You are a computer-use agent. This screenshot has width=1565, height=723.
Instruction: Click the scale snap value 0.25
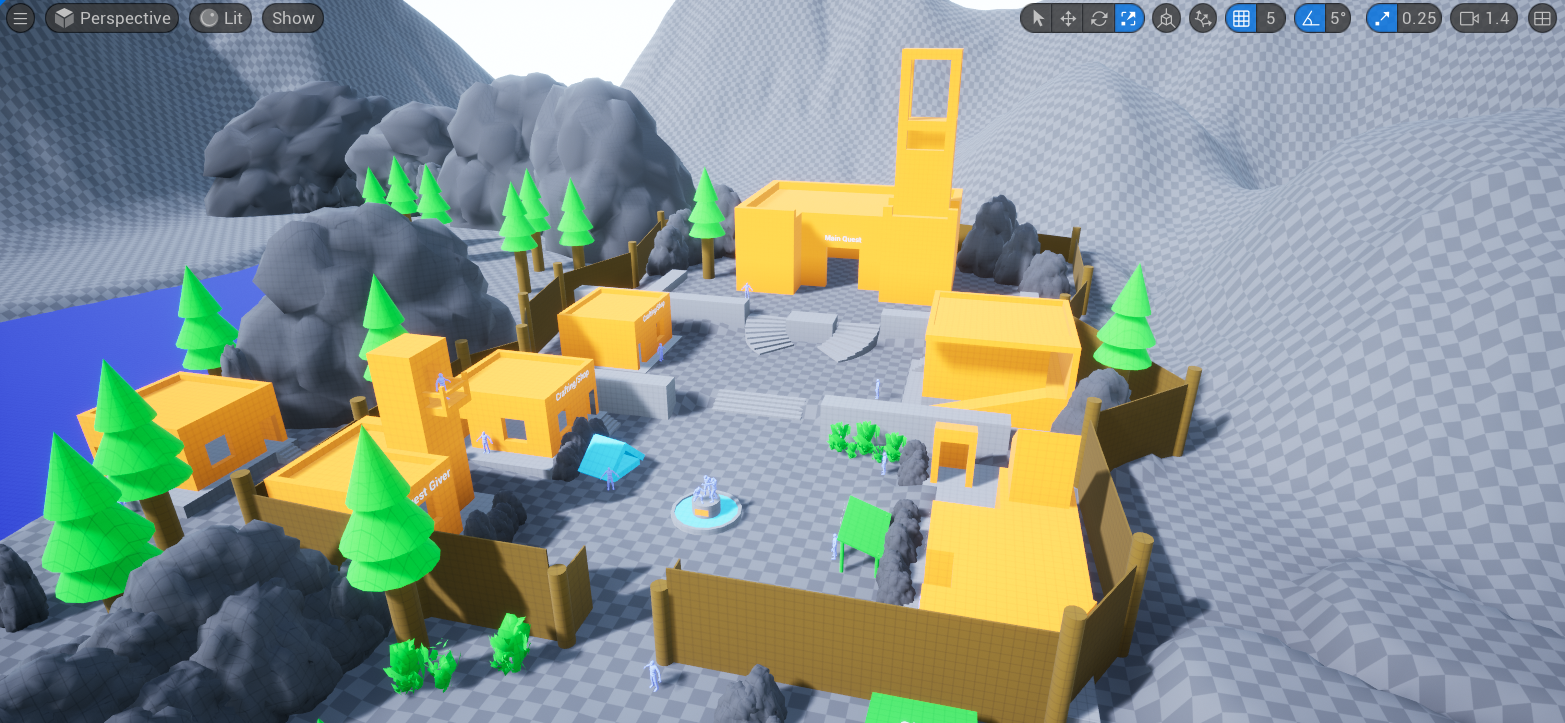pos(1421,18)
